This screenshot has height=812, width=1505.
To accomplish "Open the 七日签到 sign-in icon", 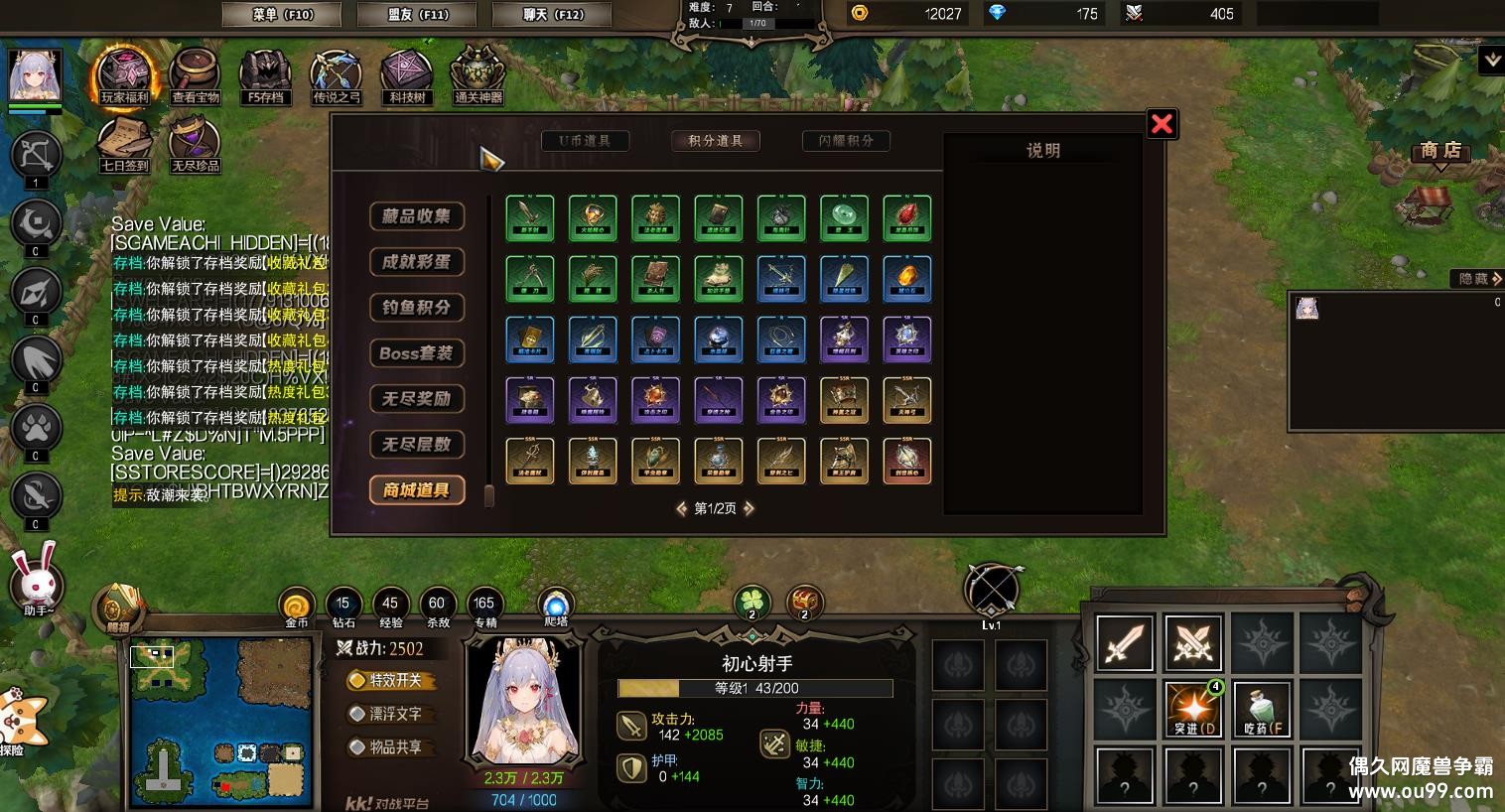I will 124,142.
